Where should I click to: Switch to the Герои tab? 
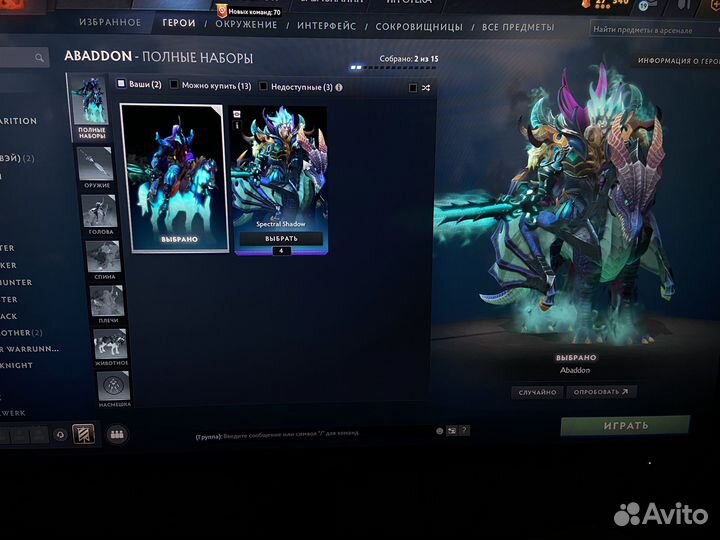(x=178, y=23)
